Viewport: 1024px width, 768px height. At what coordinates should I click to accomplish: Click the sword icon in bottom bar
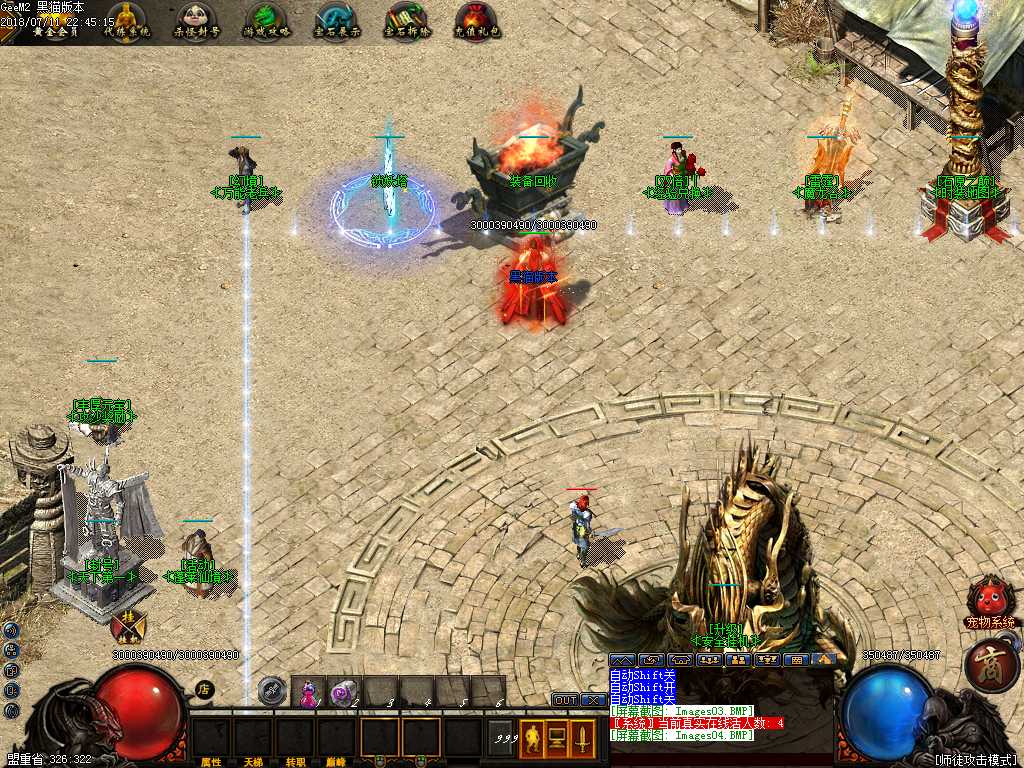click(x=583, y=739)
